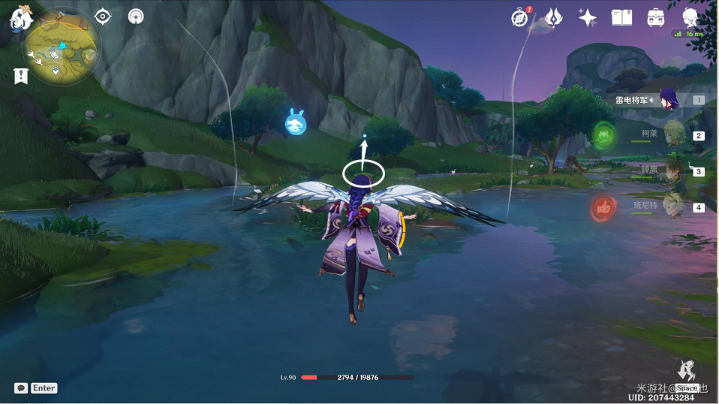
Task: Open the compass icon with red alert
Action: (x=520, y=17)
